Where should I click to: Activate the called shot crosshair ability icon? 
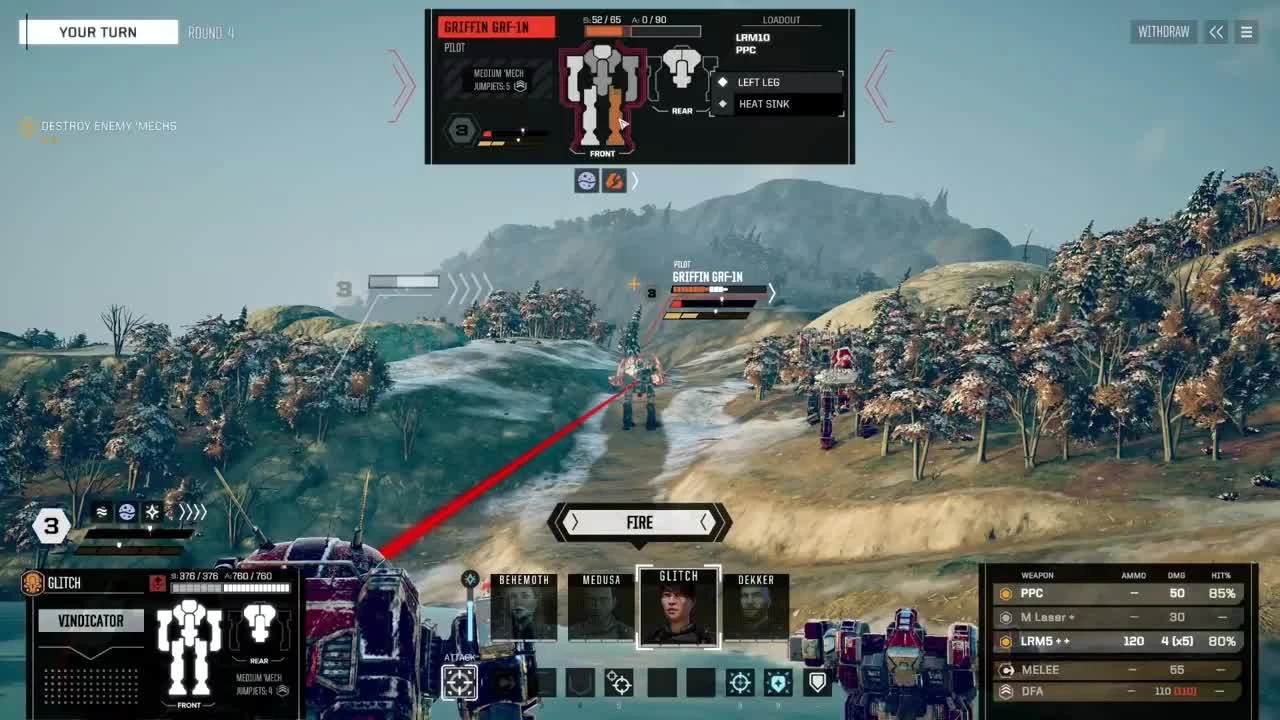tap(618, 682)
